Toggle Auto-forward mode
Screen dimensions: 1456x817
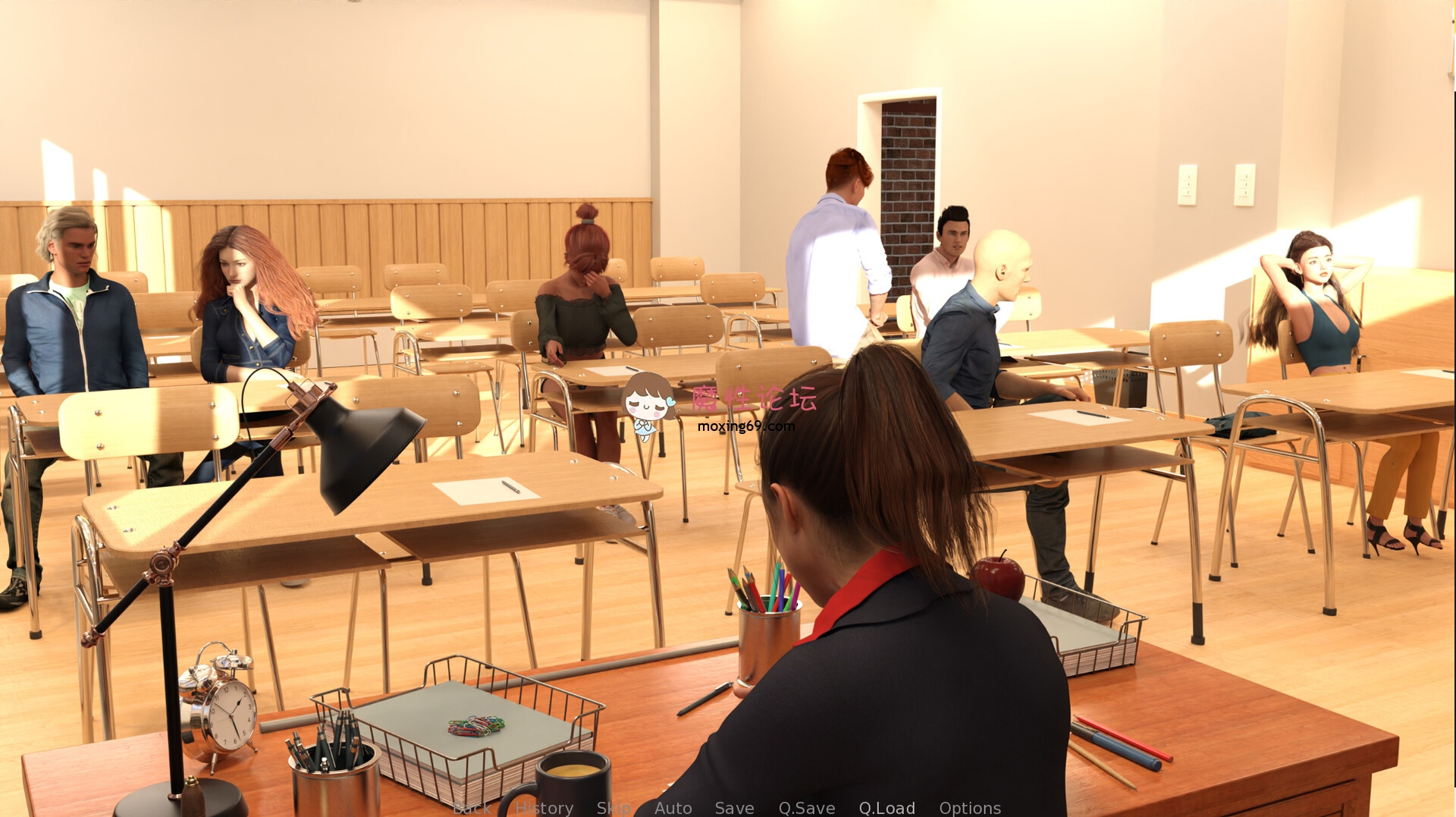point(672,808)
